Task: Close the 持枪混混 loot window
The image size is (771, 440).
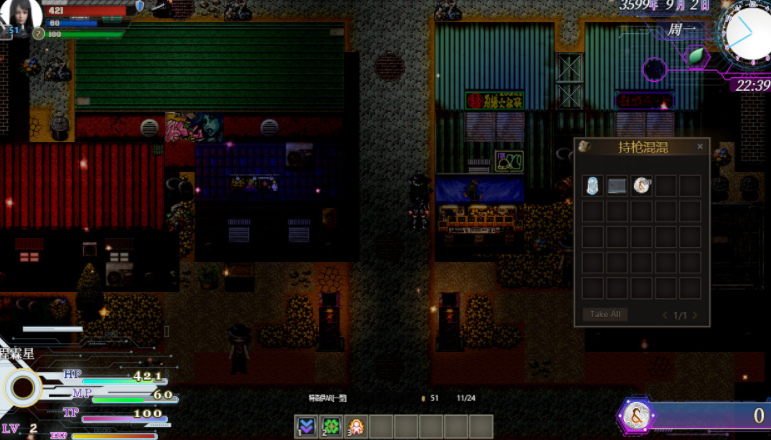Action: coord(700,147)
